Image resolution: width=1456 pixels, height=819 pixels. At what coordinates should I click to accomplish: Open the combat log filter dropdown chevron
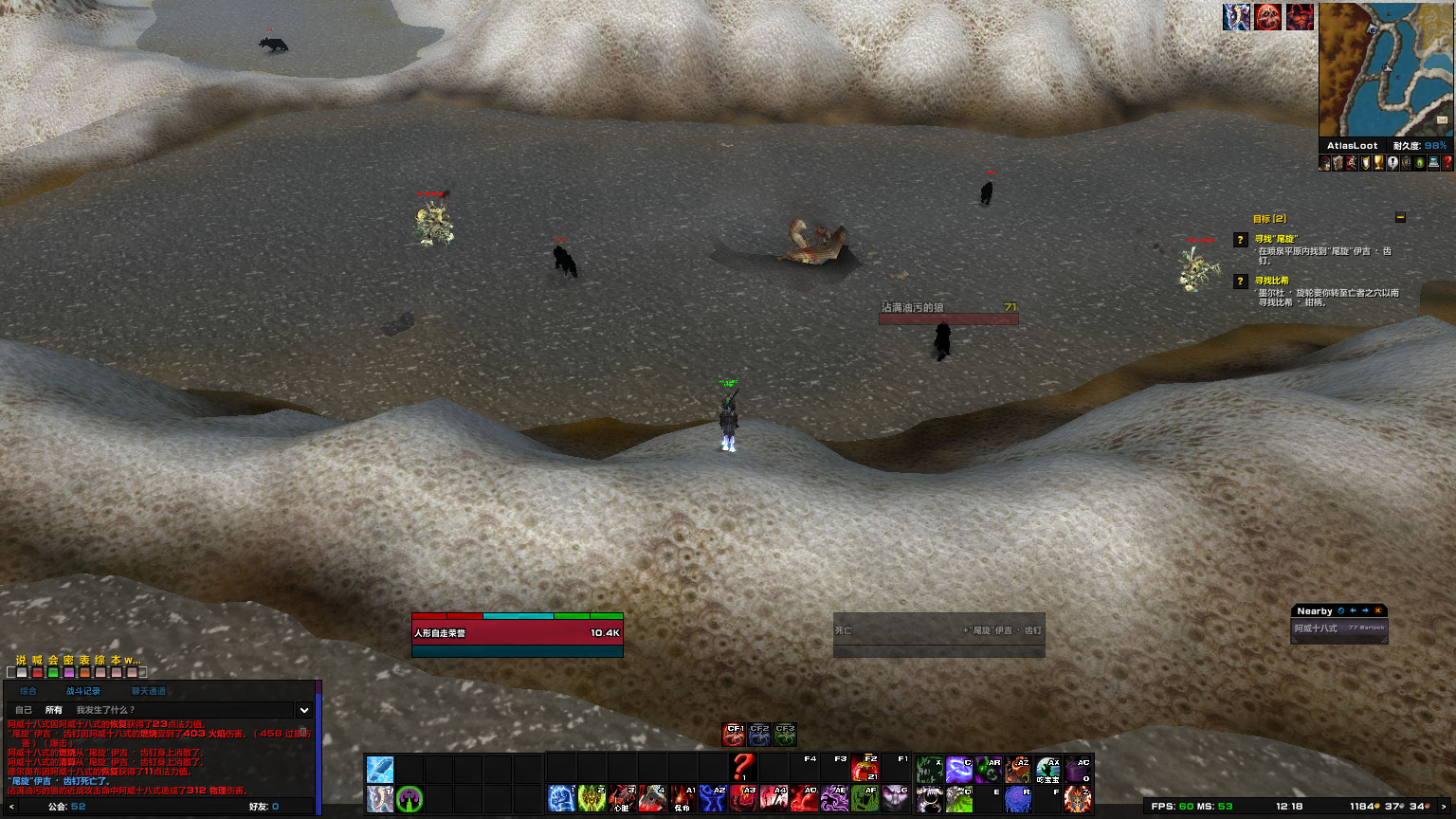click(x=303, y=711)
